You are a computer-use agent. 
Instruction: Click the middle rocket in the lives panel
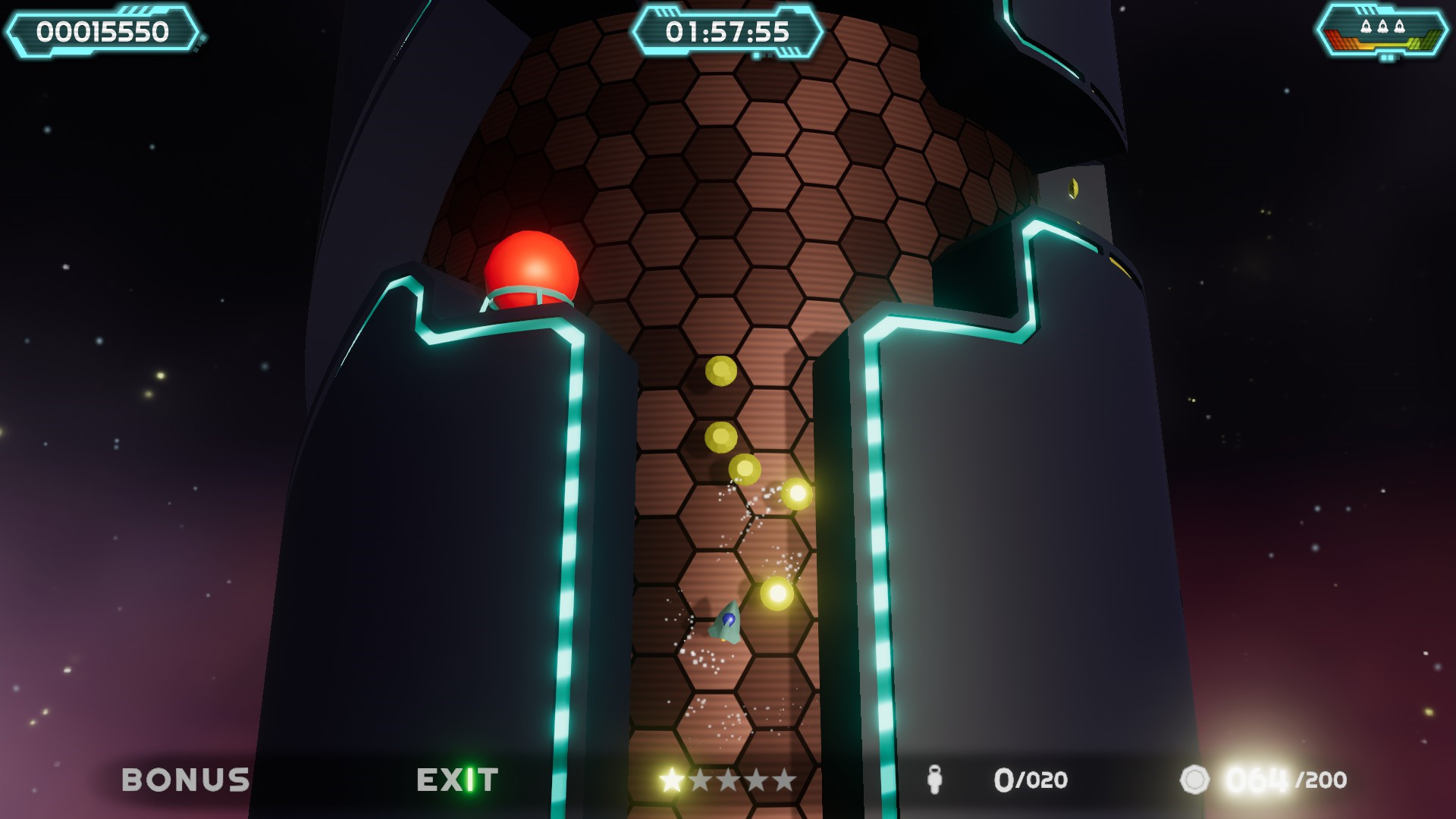click(x=1383, y=25)
